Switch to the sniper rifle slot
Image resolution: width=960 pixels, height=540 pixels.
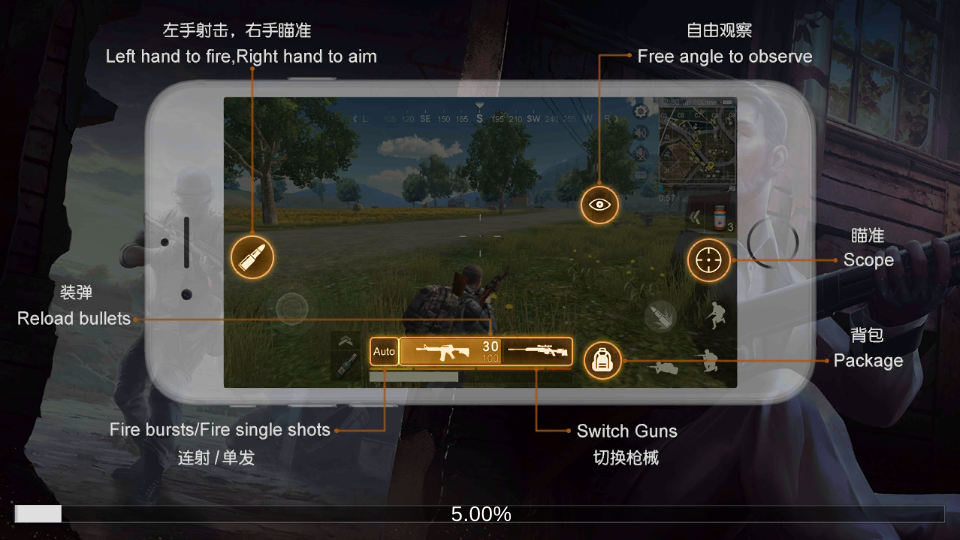click(x=536, y=351)
